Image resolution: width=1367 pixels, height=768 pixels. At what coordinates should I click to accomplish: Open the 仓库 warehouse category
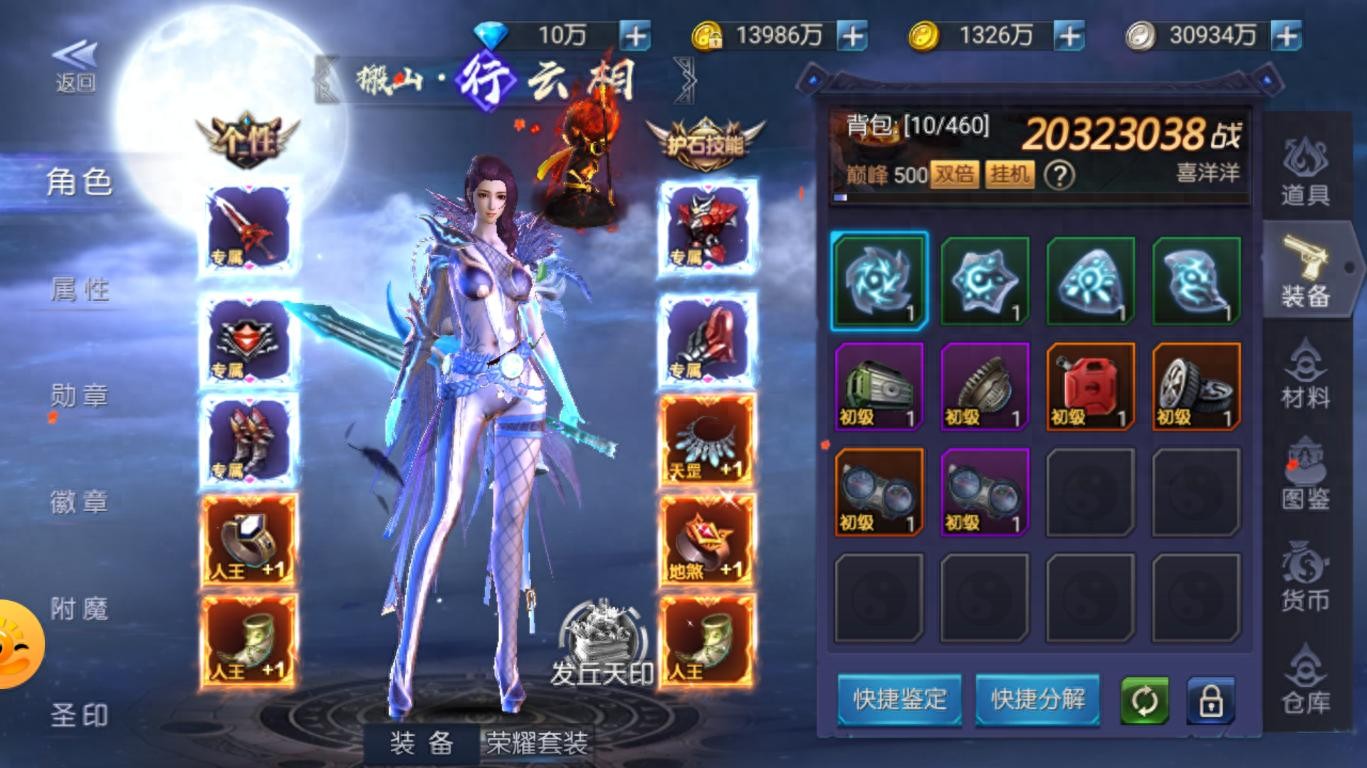[1305, 680]
